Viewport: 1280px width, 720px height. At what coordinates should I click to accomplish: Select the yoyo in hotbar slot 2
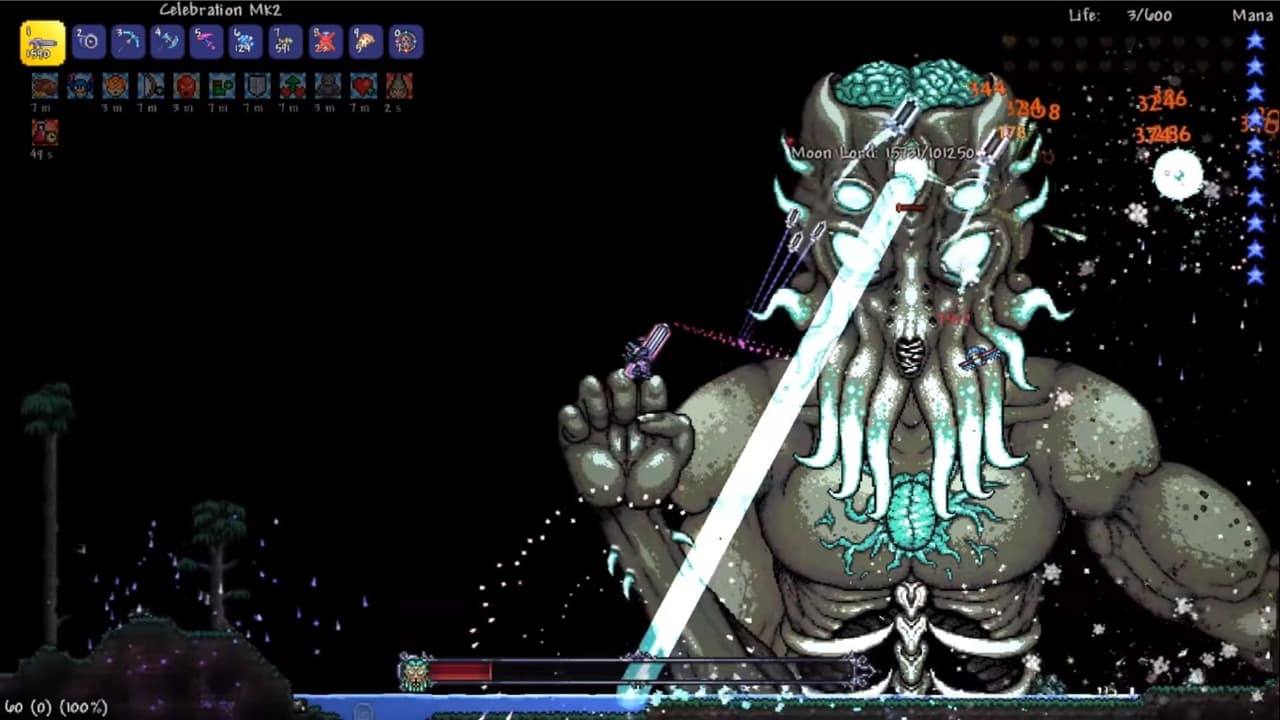[88, 41]
